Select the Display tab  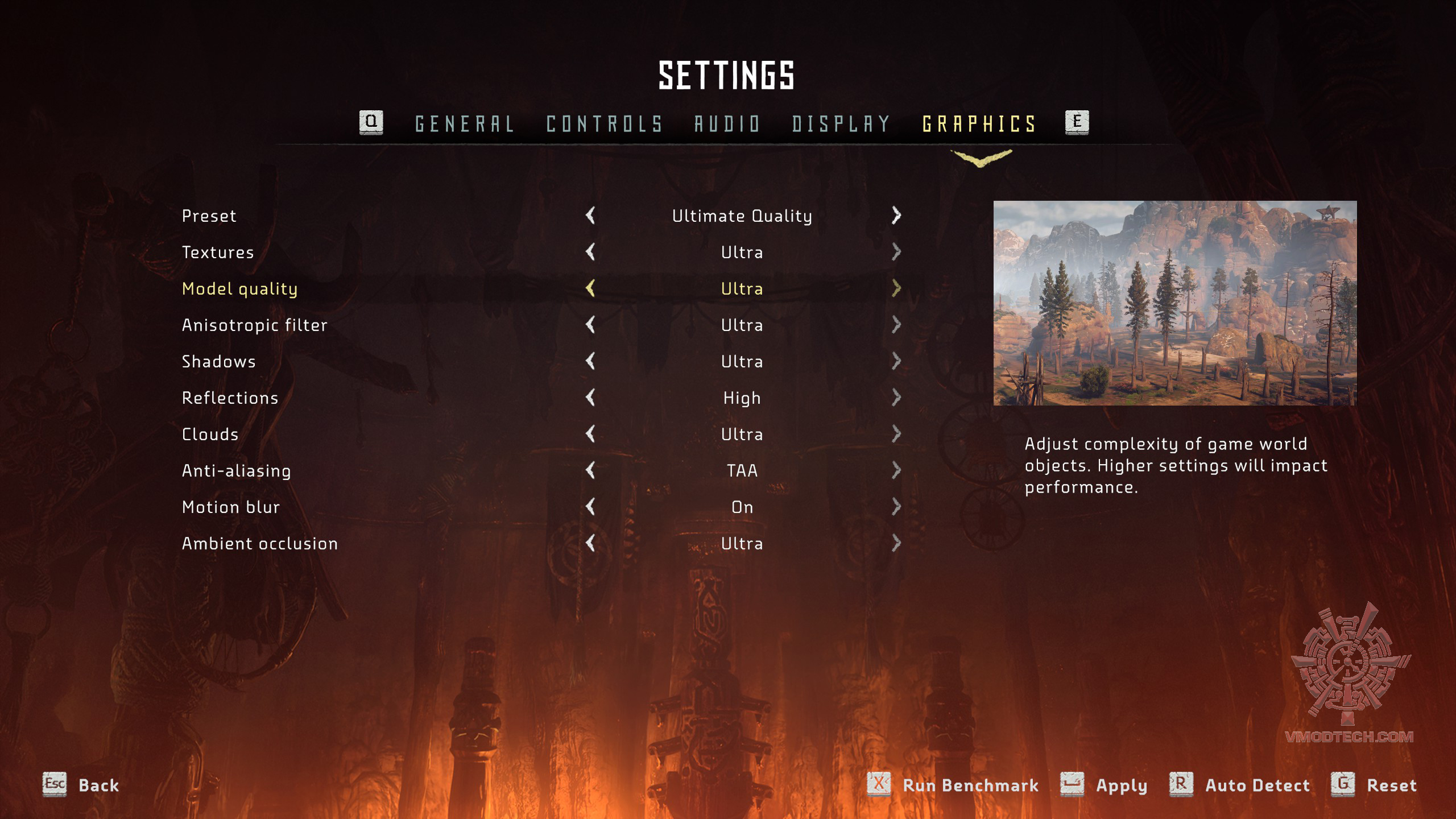(x=841, y=123)
